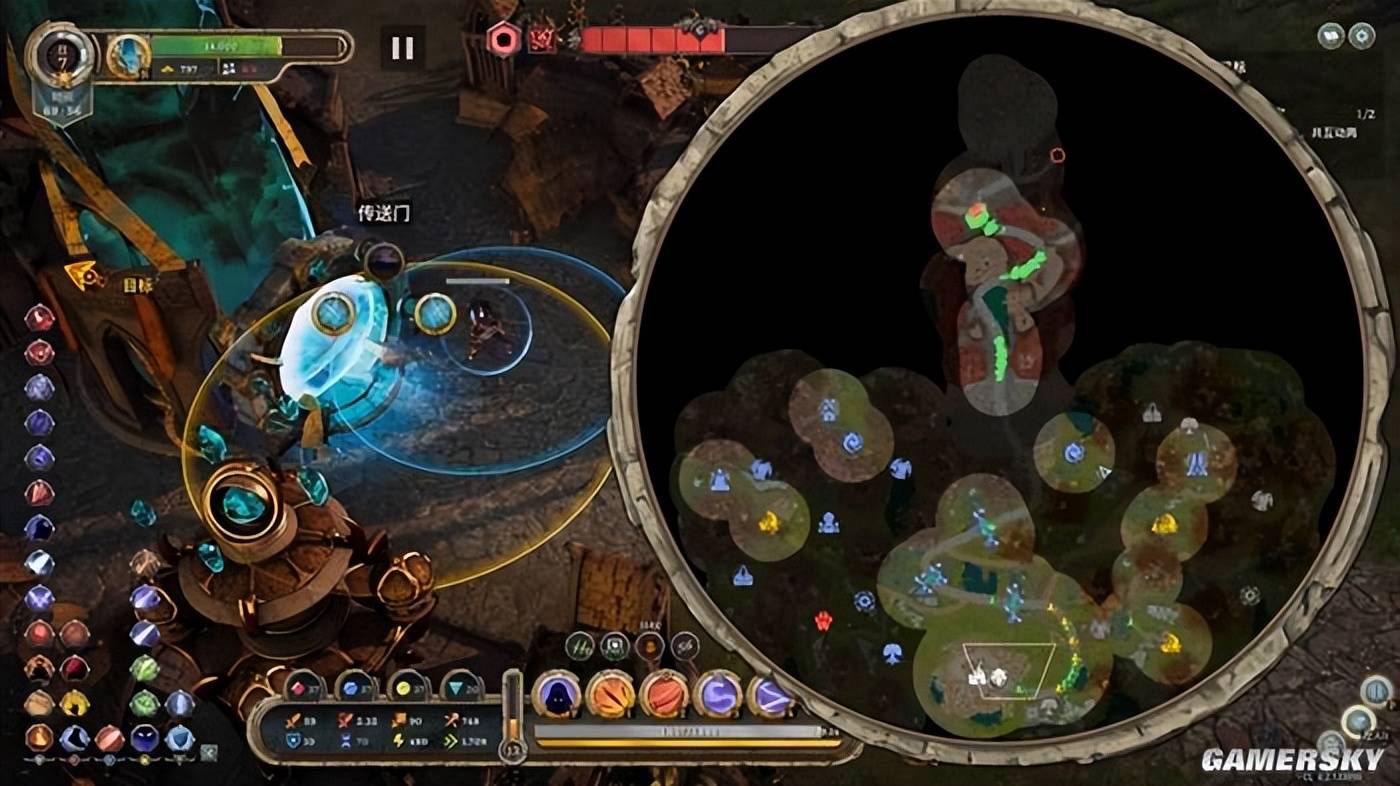Click the red hexagon wave indicator icon
The width and height of the screenshot is (1400, 786).
click(502, 40)
